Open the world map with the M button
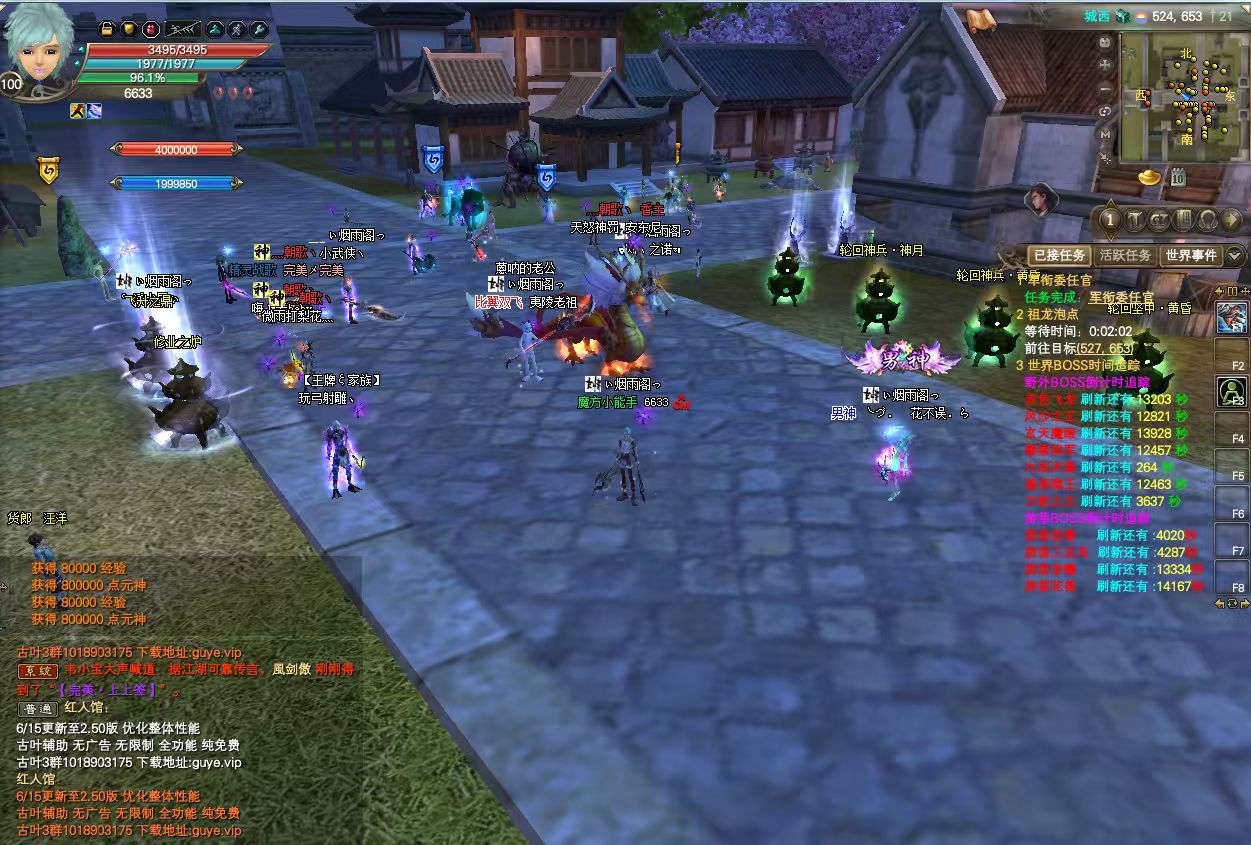Screen dimensions: 1251x845 (x=1105, y=133)
